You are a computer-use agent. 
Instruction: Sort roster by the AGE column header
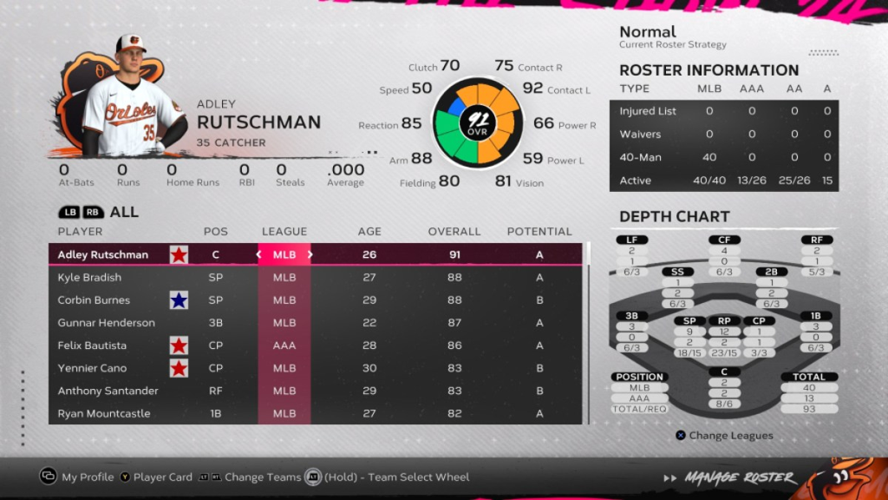pyautogui.click(x=369, y=232)
